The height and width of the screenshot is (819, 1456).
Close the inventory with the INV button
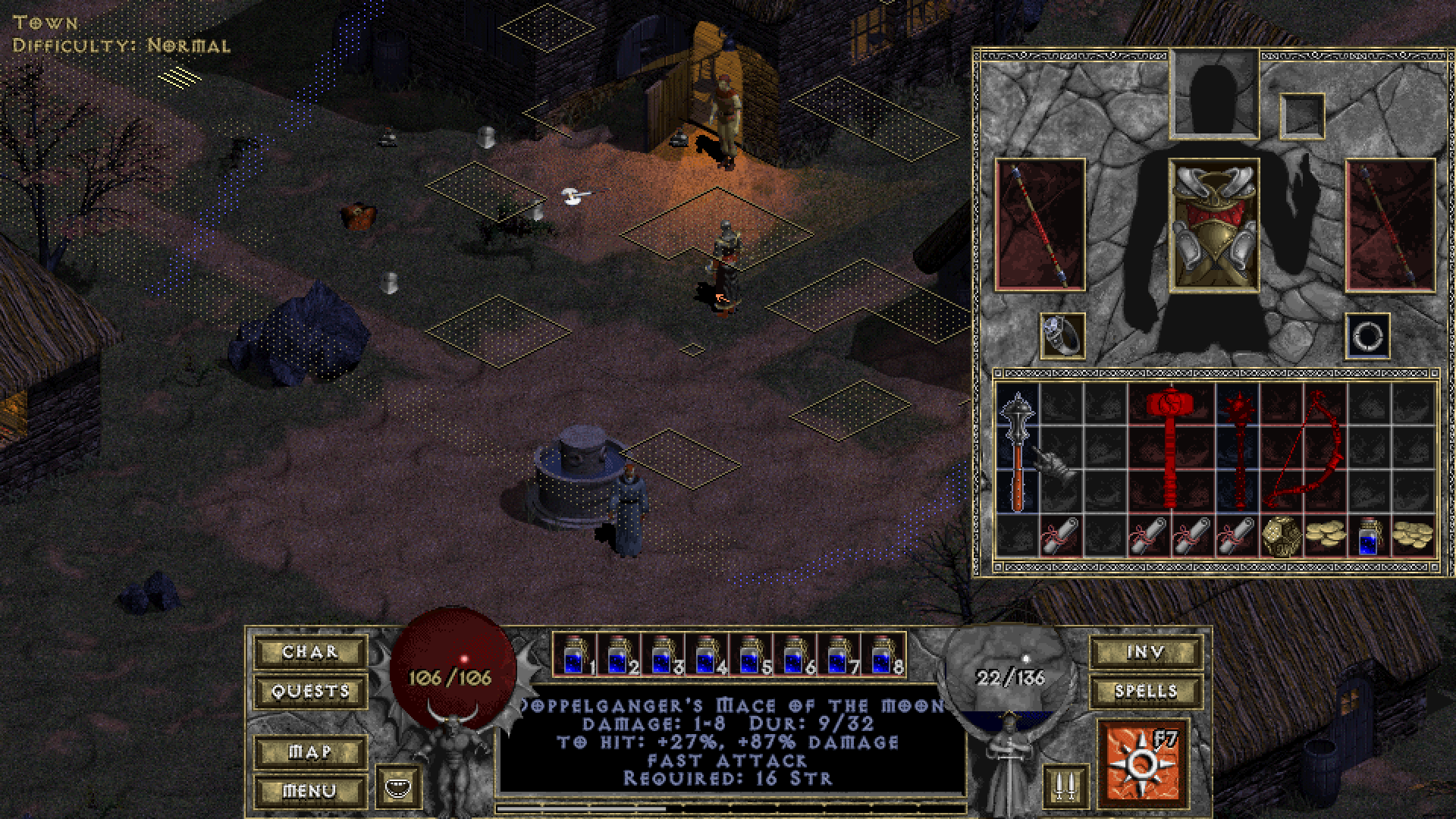[x=1145, y=652]
